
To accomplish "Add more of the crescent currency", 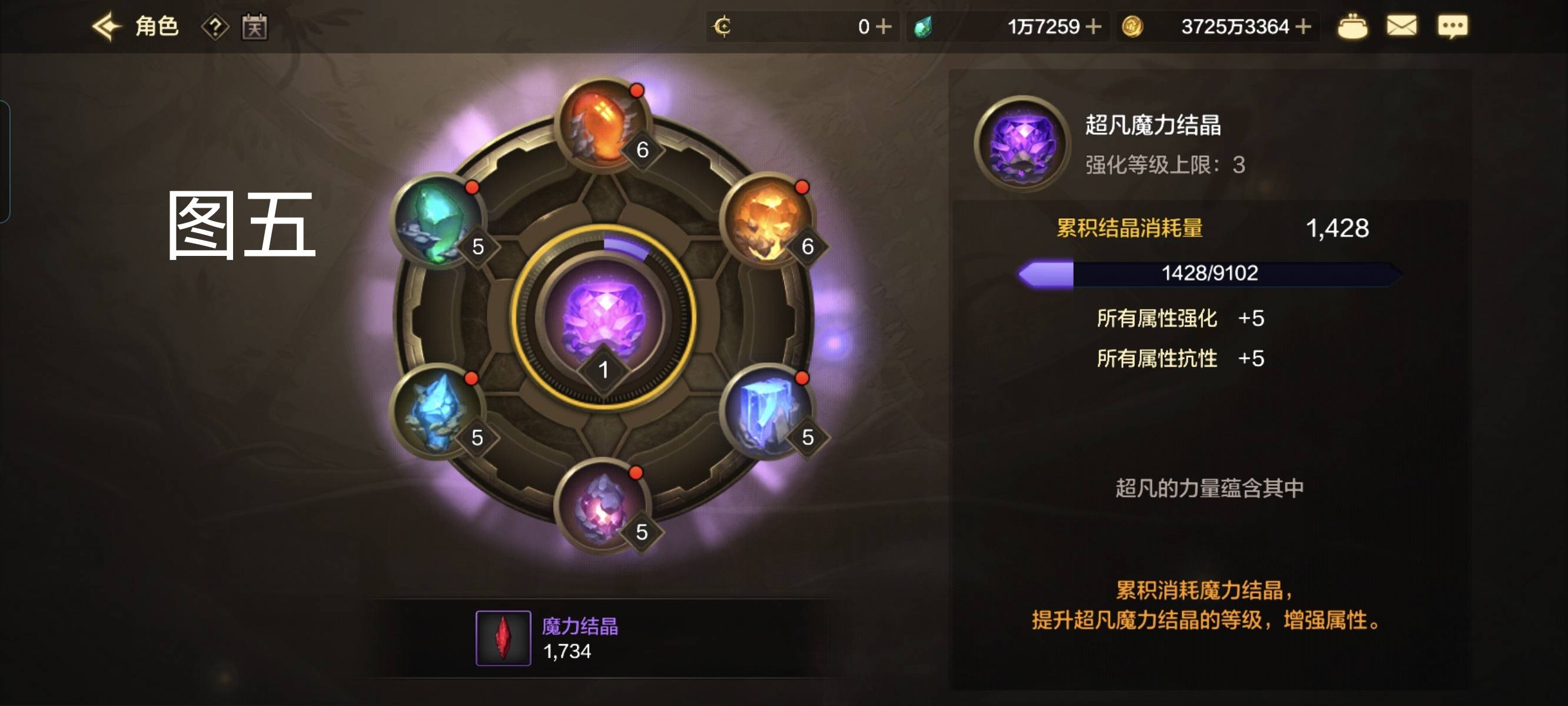I will point(883,27).
